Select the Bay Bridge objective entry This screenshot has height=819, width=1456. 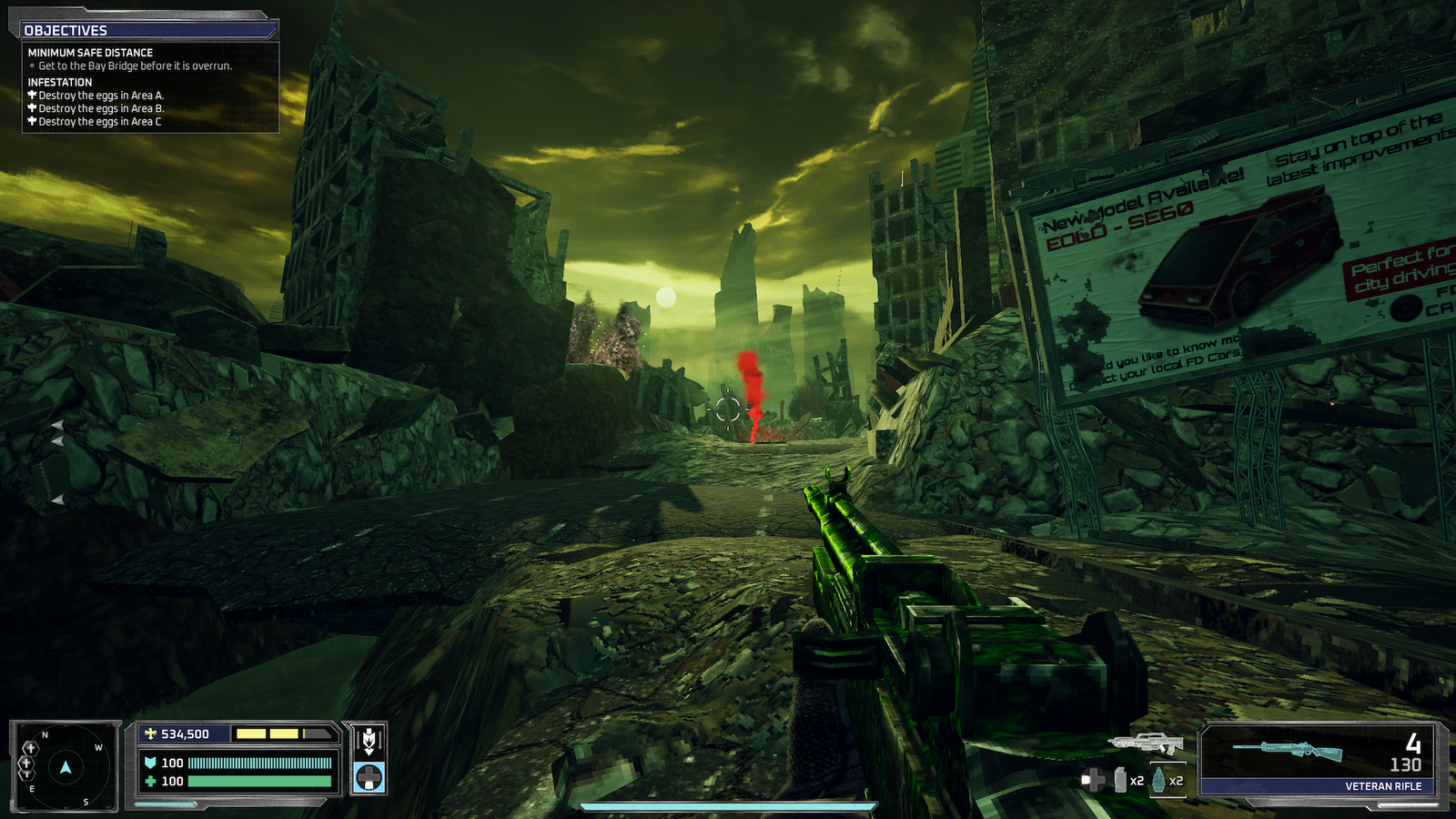click(x=135, y=66)
